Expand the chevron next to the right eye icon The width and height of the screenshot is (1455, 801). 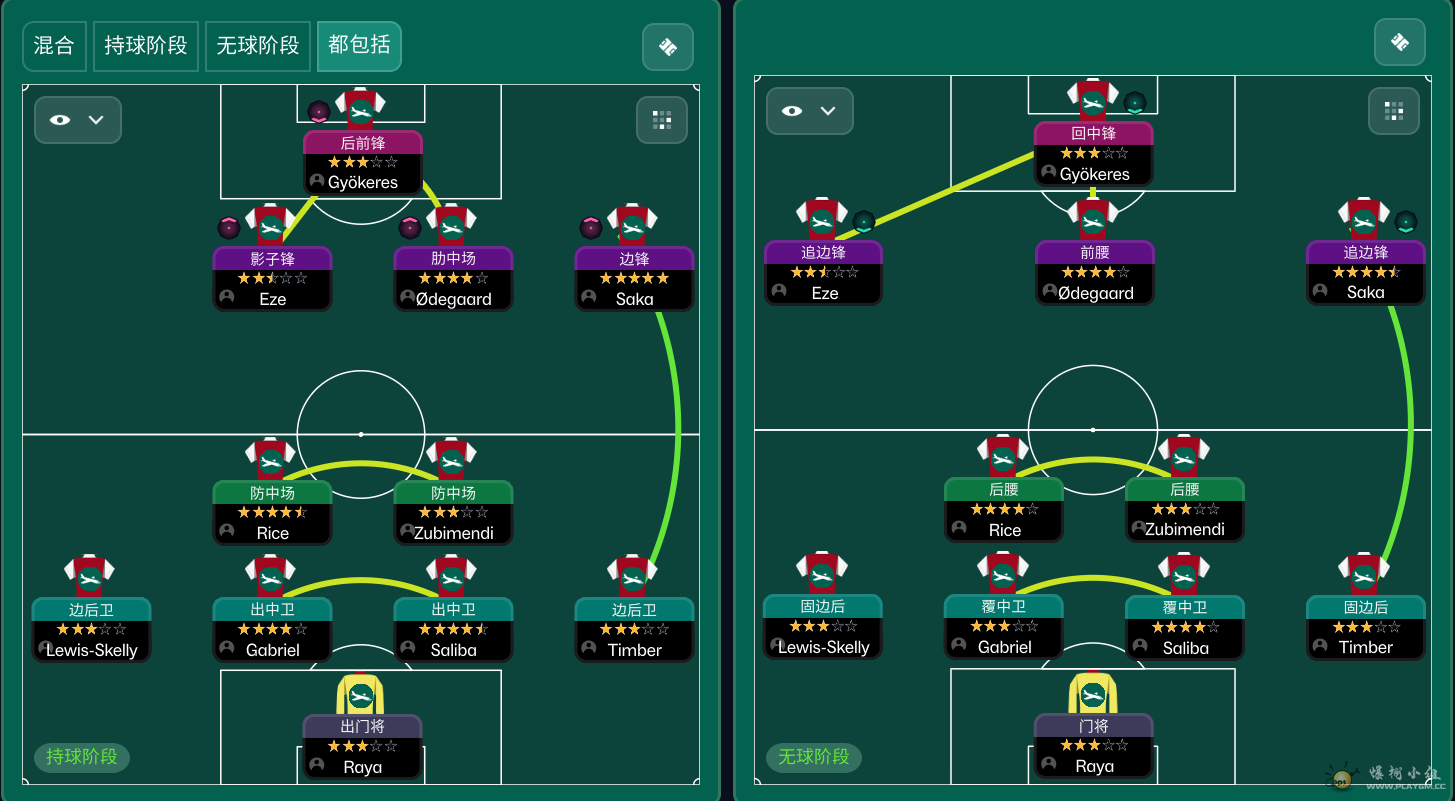pos(827,111)
